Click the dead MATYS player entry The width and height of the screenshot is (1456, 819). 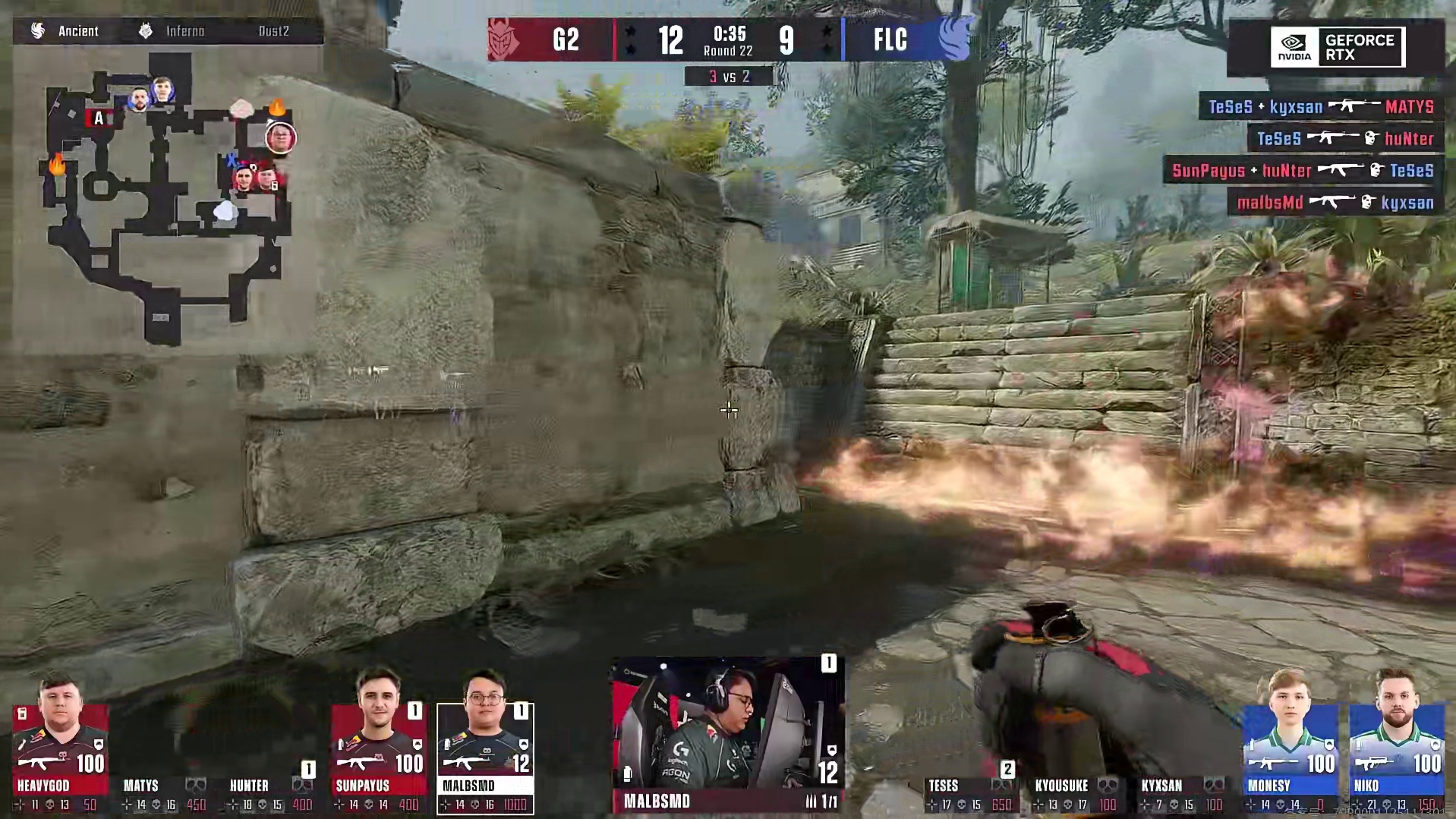164,793
